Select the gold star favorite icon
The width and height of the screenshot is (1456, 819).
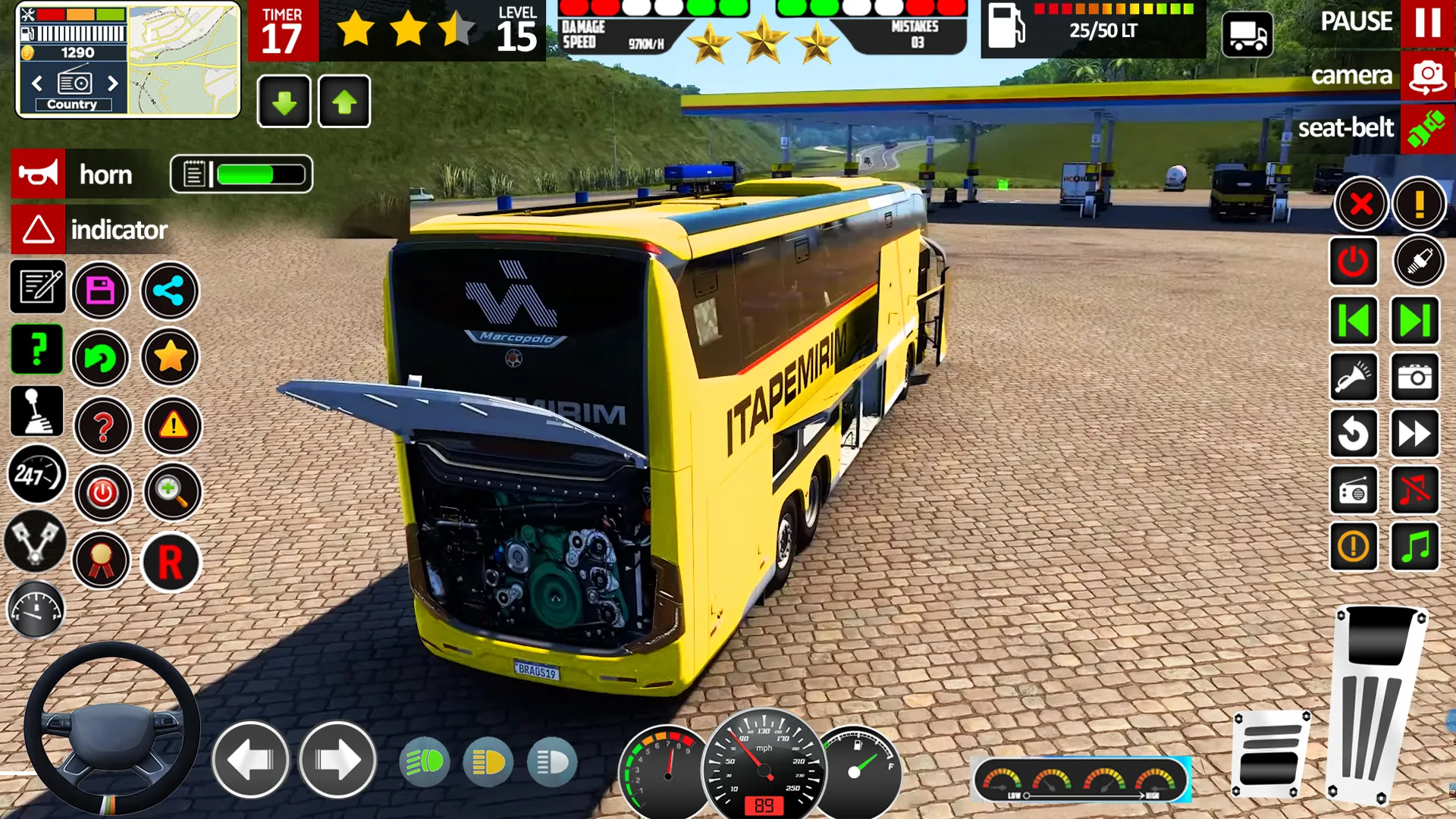coord(171,356)
